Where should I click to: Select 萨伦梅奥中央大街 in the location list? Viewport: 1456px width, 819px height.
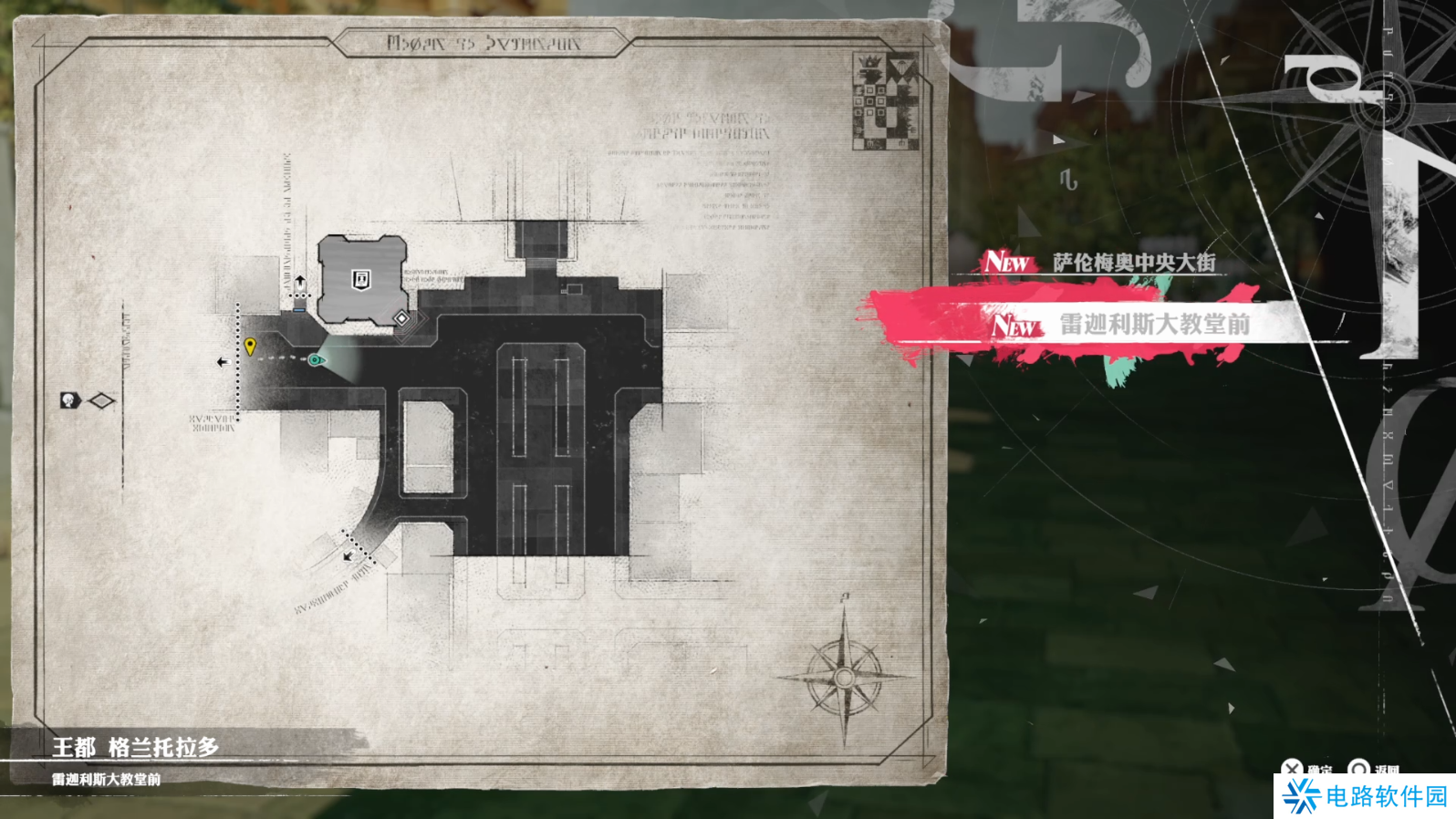[x=1133, y=263]
